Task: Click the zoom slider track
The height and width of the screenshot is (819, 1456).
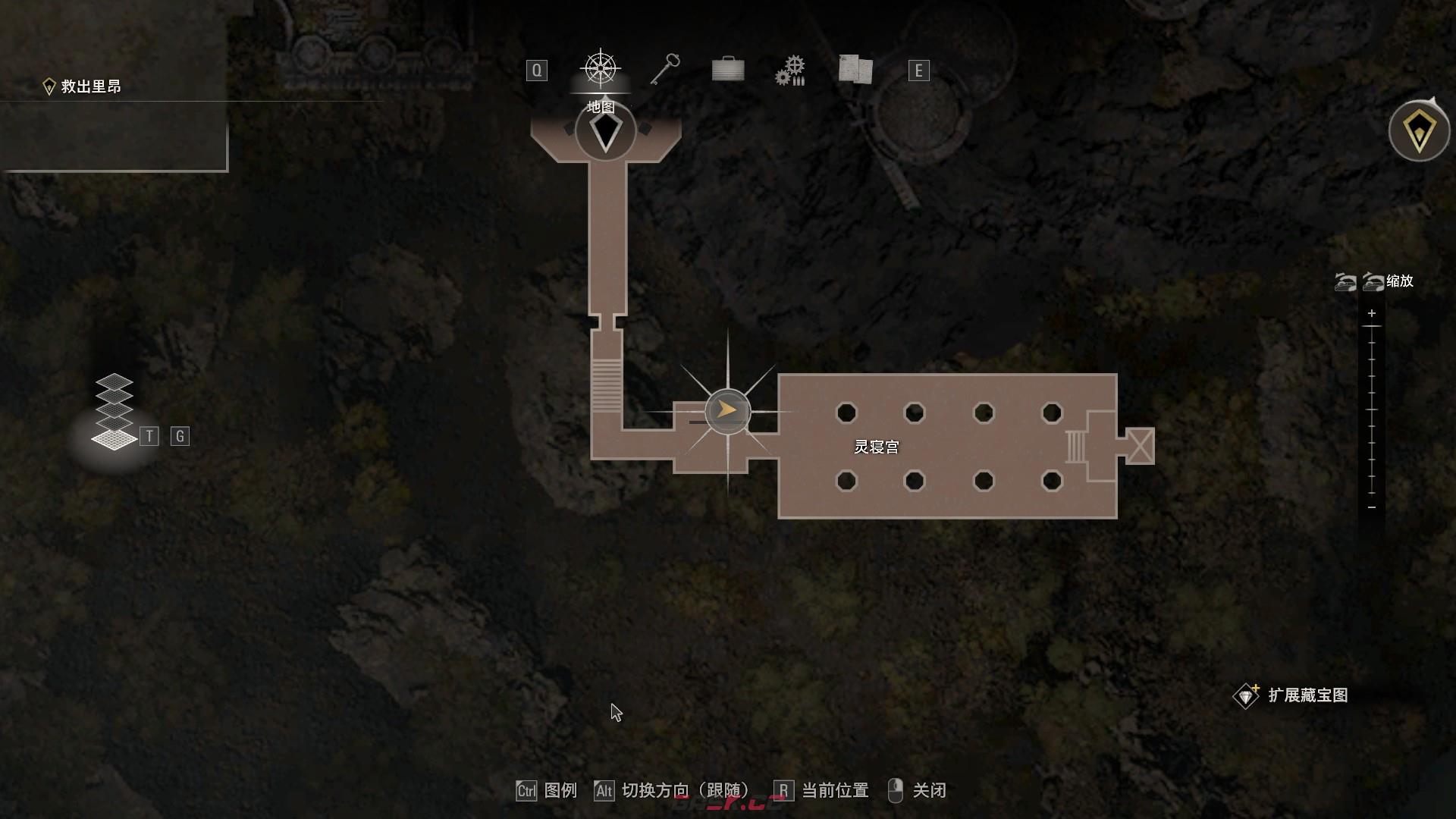Action: (x=1372, y=409)
